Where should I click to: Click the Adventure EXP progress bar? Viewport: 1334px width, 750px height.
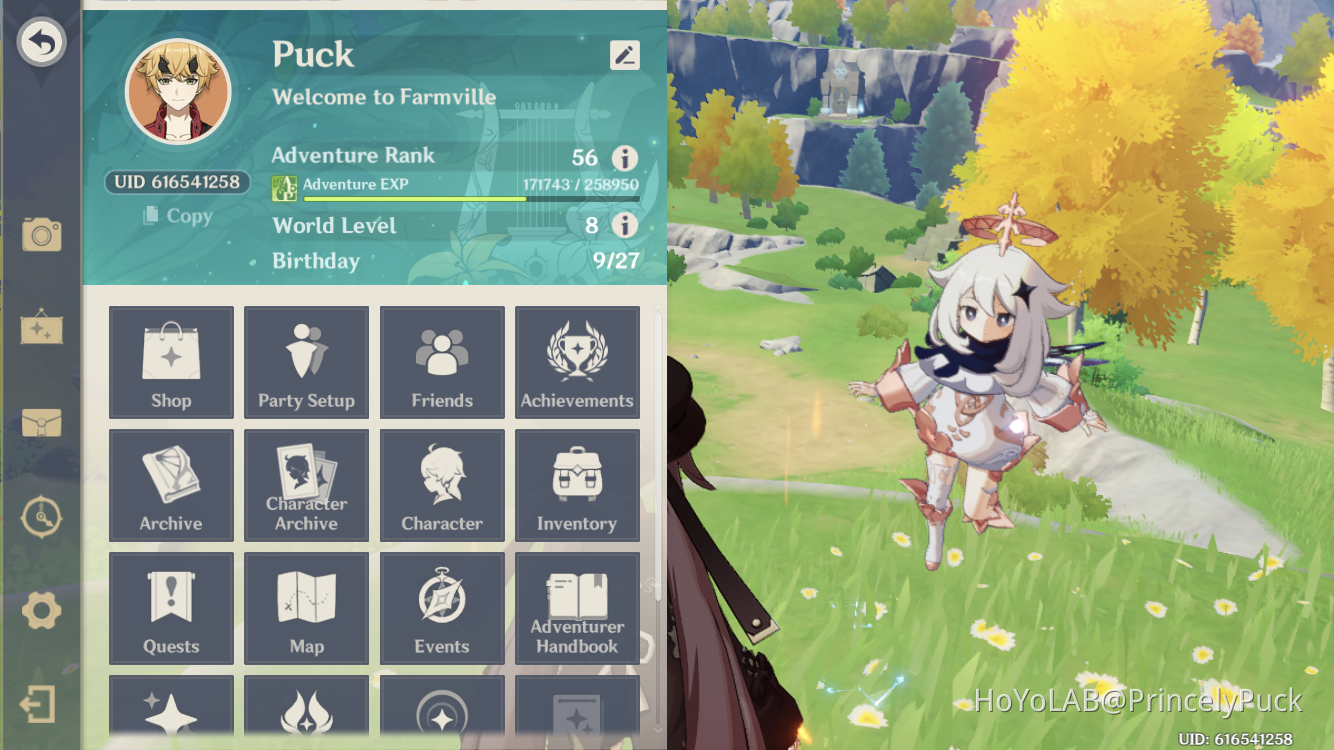[470, 198]
